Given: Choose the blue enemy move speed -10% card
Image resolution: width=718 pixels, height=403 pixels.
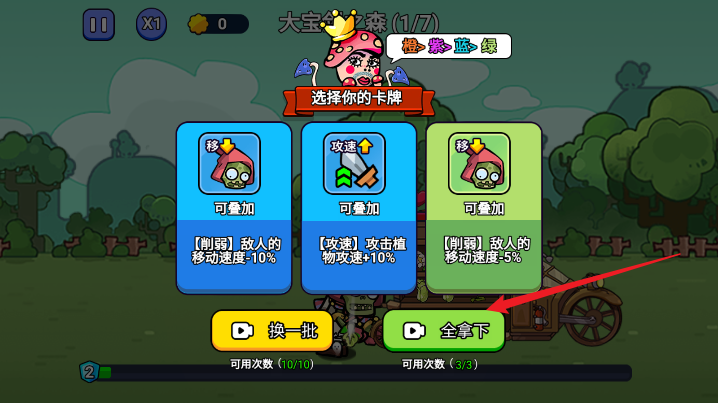Looking at the screenshot, I should coord(234,207).
